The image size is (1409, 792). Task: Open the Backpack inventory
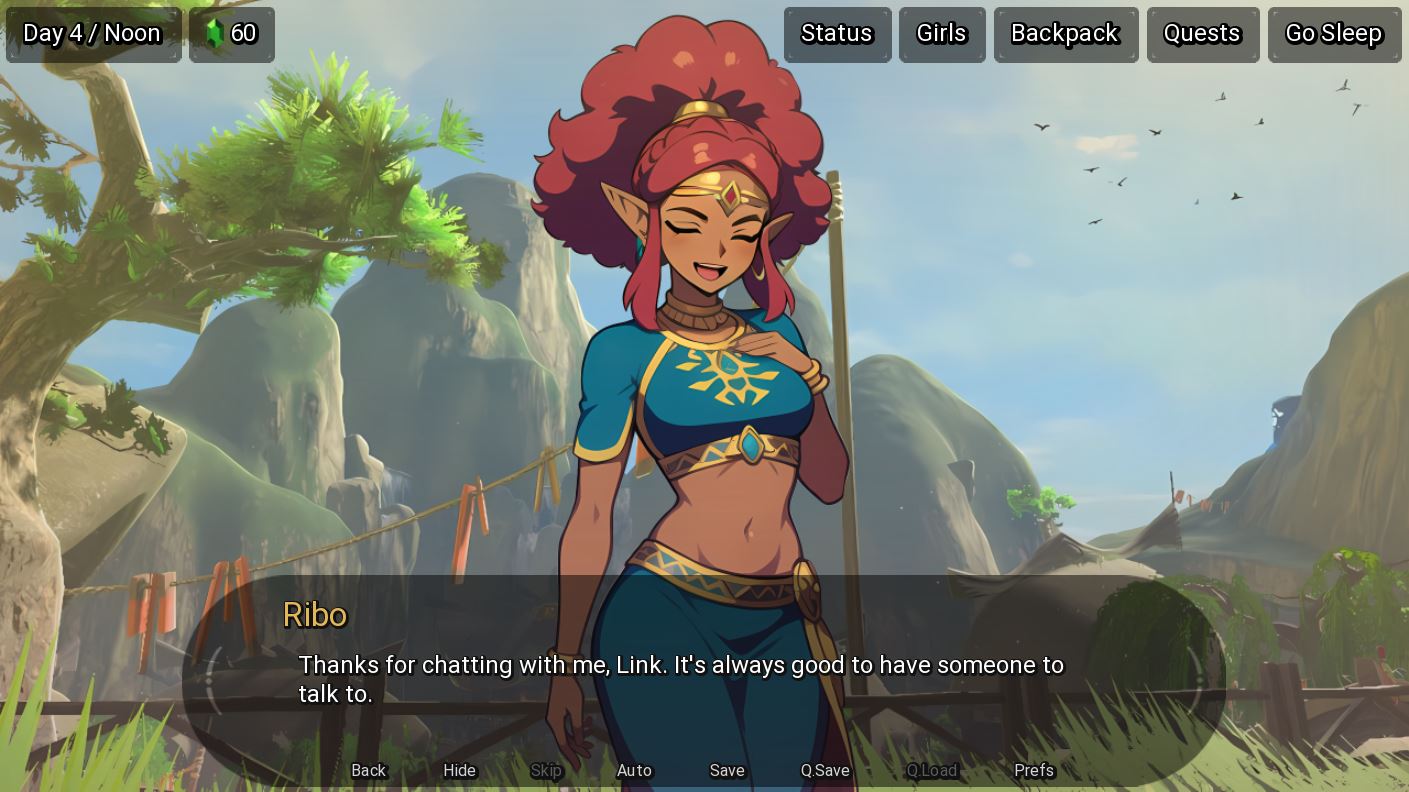tap(1065, 34)
